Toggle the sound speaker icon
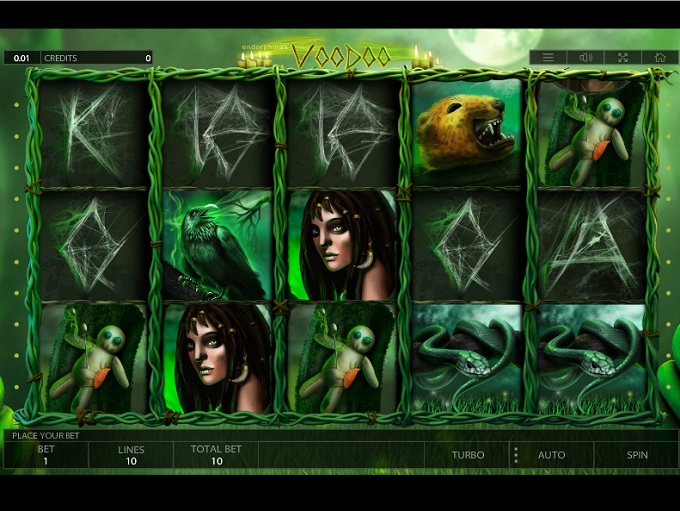Image resolution: width=680 pixels, height=511 pixels. coord(585,58)
